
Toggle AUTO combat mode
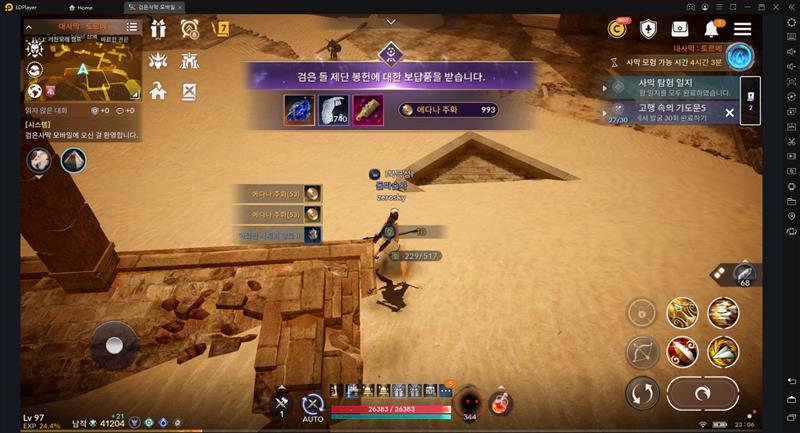(x=313, y=406)
